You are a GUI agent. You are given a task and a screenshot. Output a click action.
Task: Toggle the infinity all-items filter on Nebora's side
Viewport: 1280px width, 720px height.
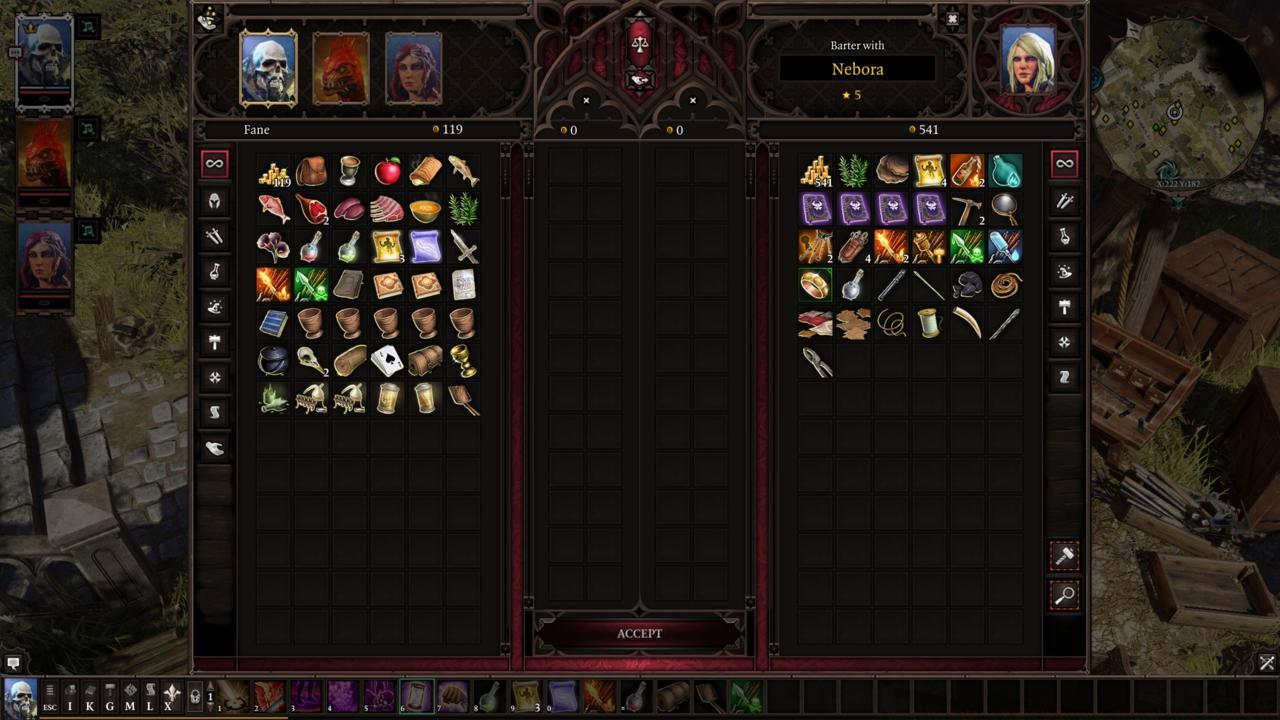coord(1064,161)
